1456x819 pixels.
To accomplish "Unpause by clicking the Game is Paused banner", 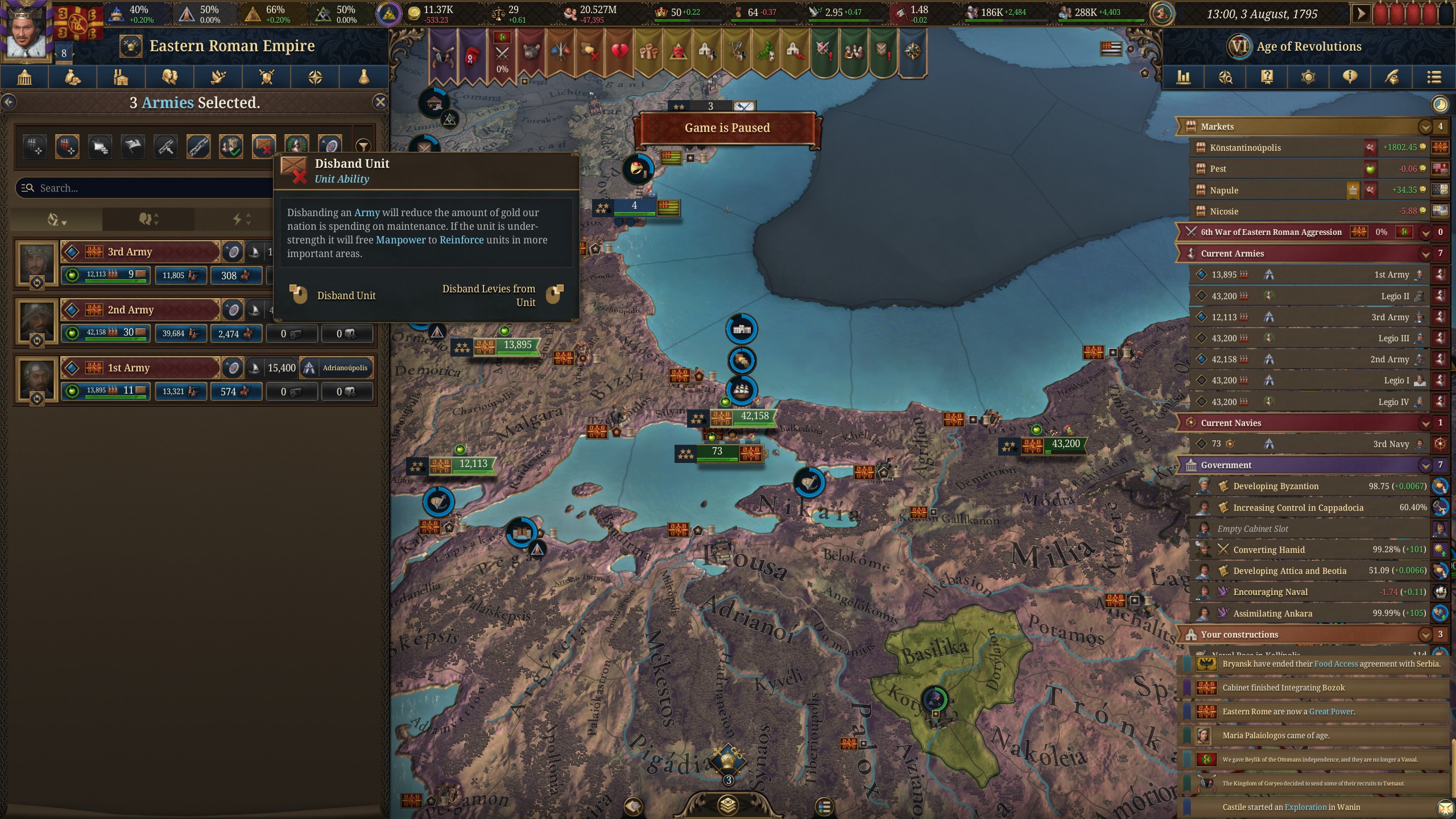I will 730,128.
